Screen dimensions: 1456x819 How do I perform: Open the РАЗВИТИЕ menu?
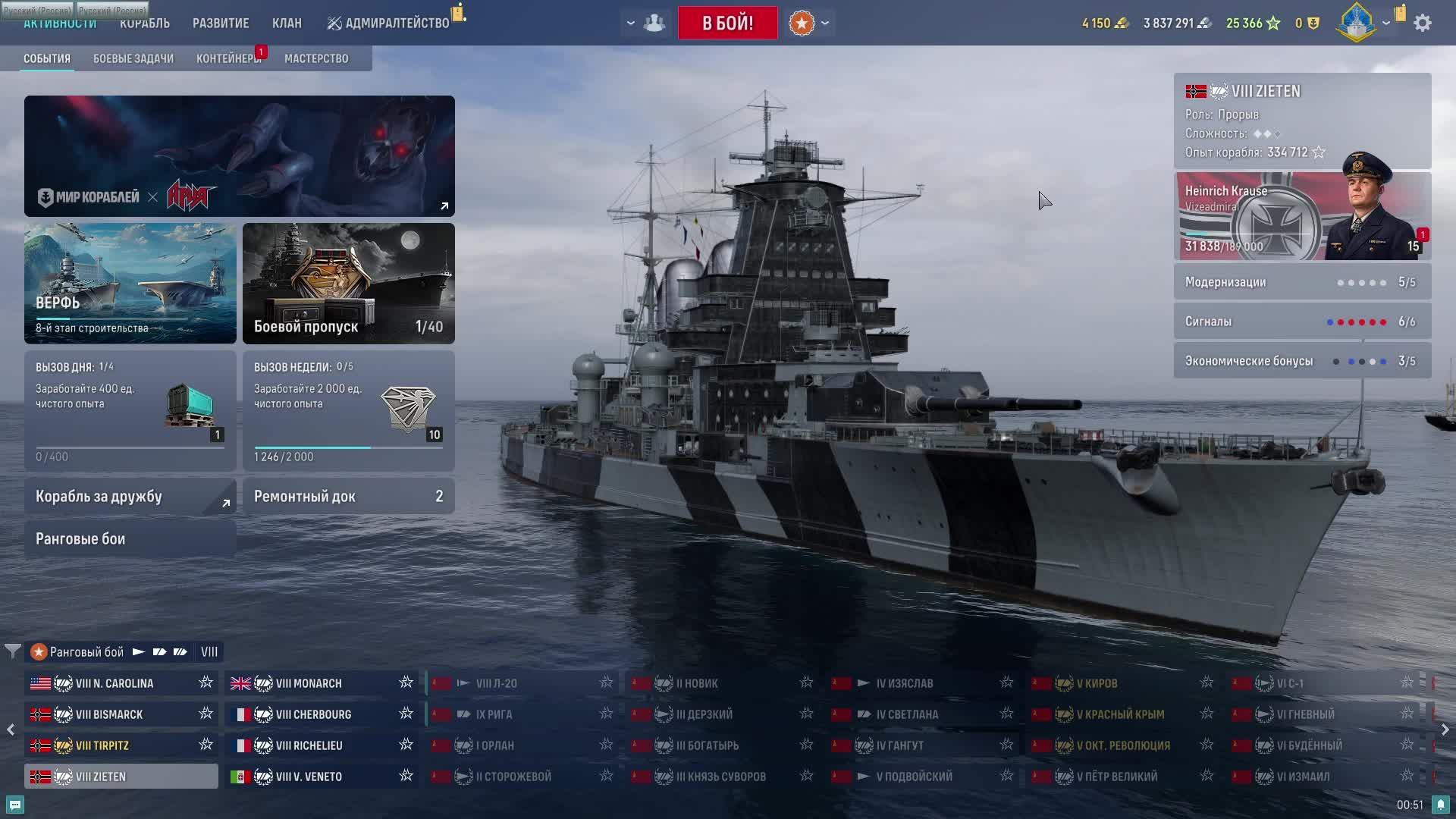(x=221, y=24)
